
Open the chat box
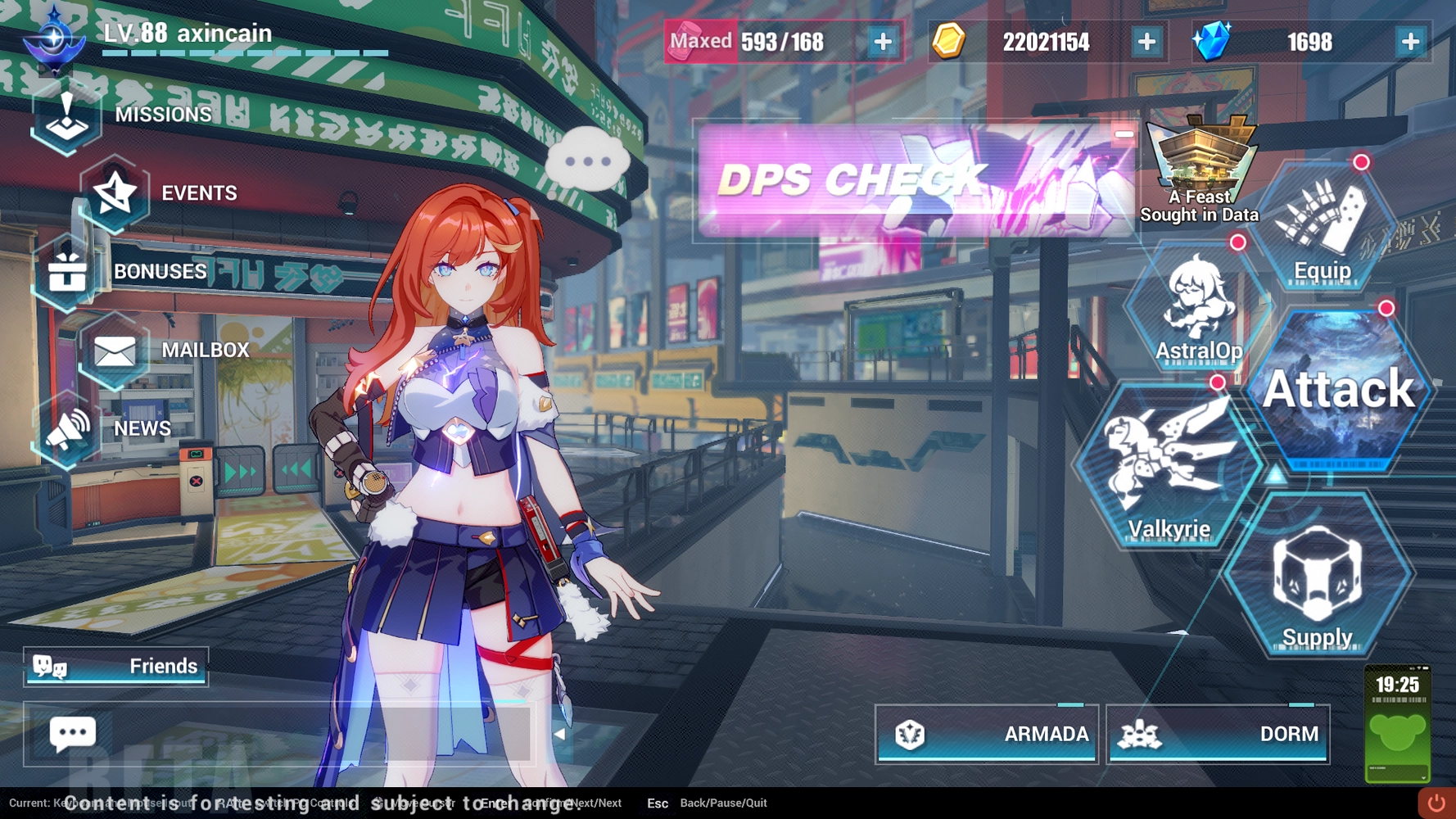point(73,734)
